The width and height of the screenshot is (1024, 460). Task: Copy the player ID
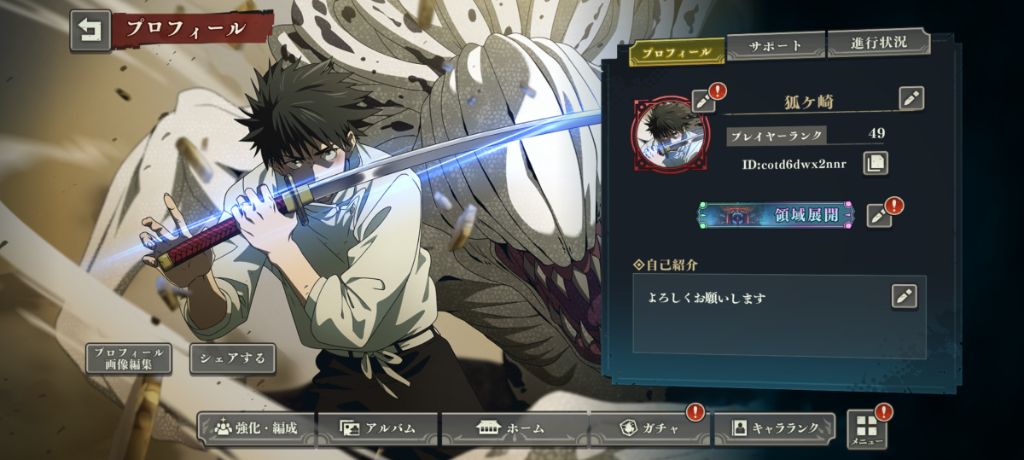pyautogui.click(x=875, y=162)
